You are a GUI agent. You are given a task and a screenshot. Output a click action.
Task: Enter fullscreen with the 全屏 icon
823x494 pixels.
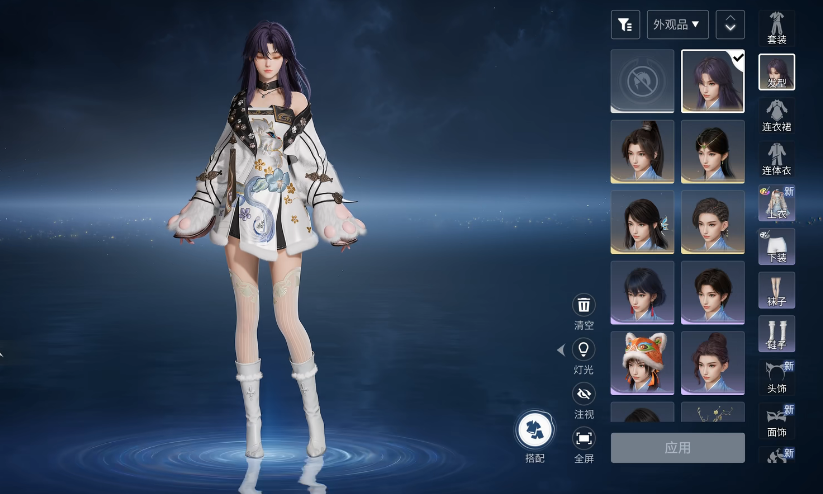click(584, 438)
